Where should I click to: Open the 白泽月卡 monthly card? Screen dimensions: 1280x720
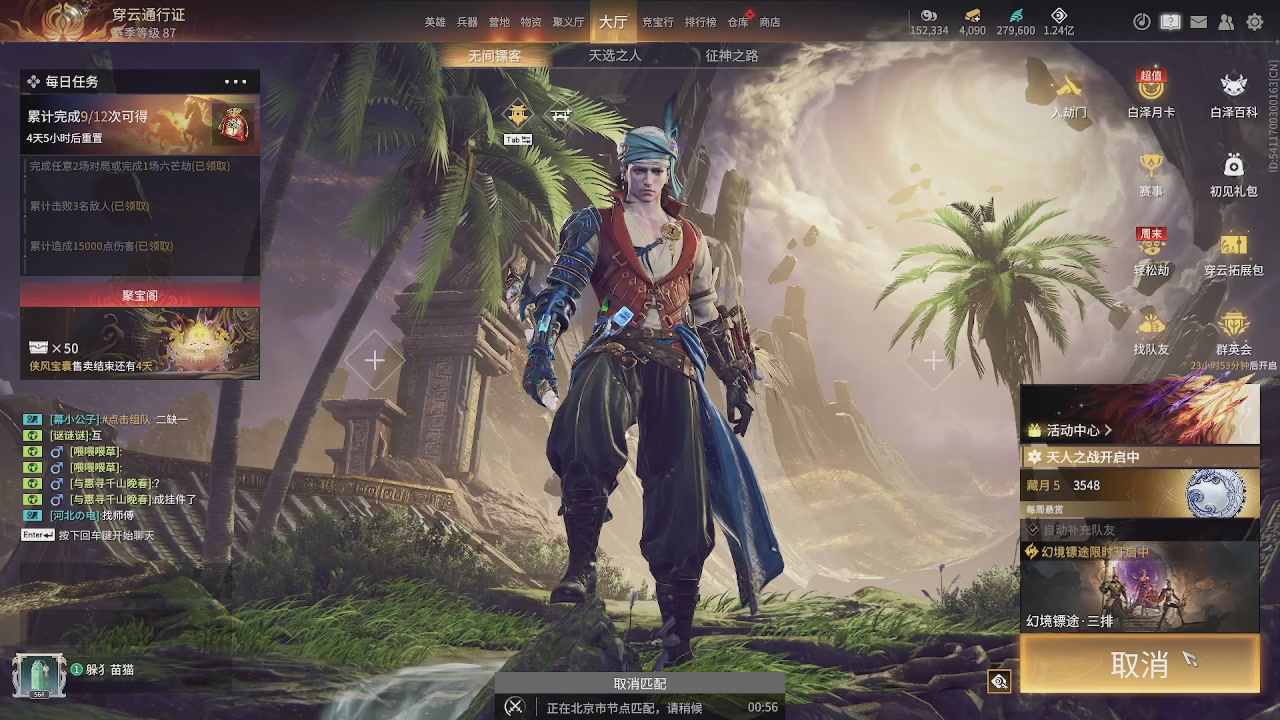tap(1151, 95)
